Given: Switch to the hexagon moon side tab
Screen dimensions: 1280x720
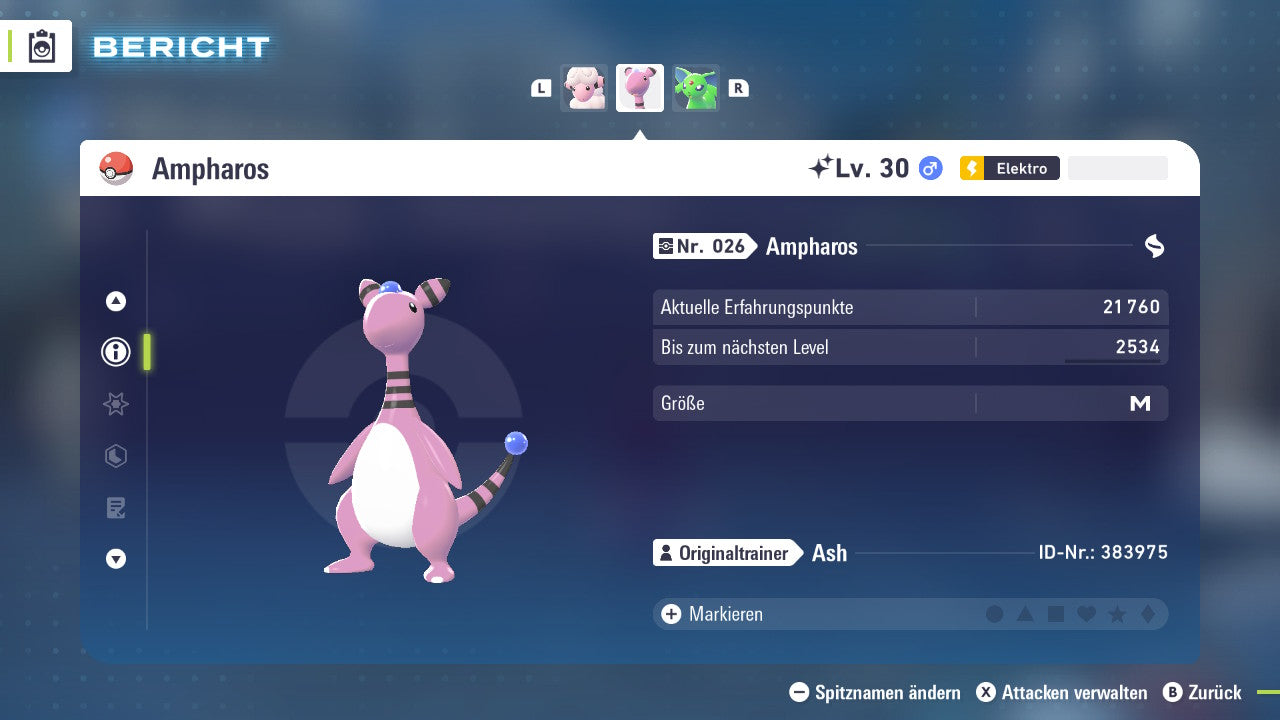Looking at the screenshot, I should (x=116, y=456).
